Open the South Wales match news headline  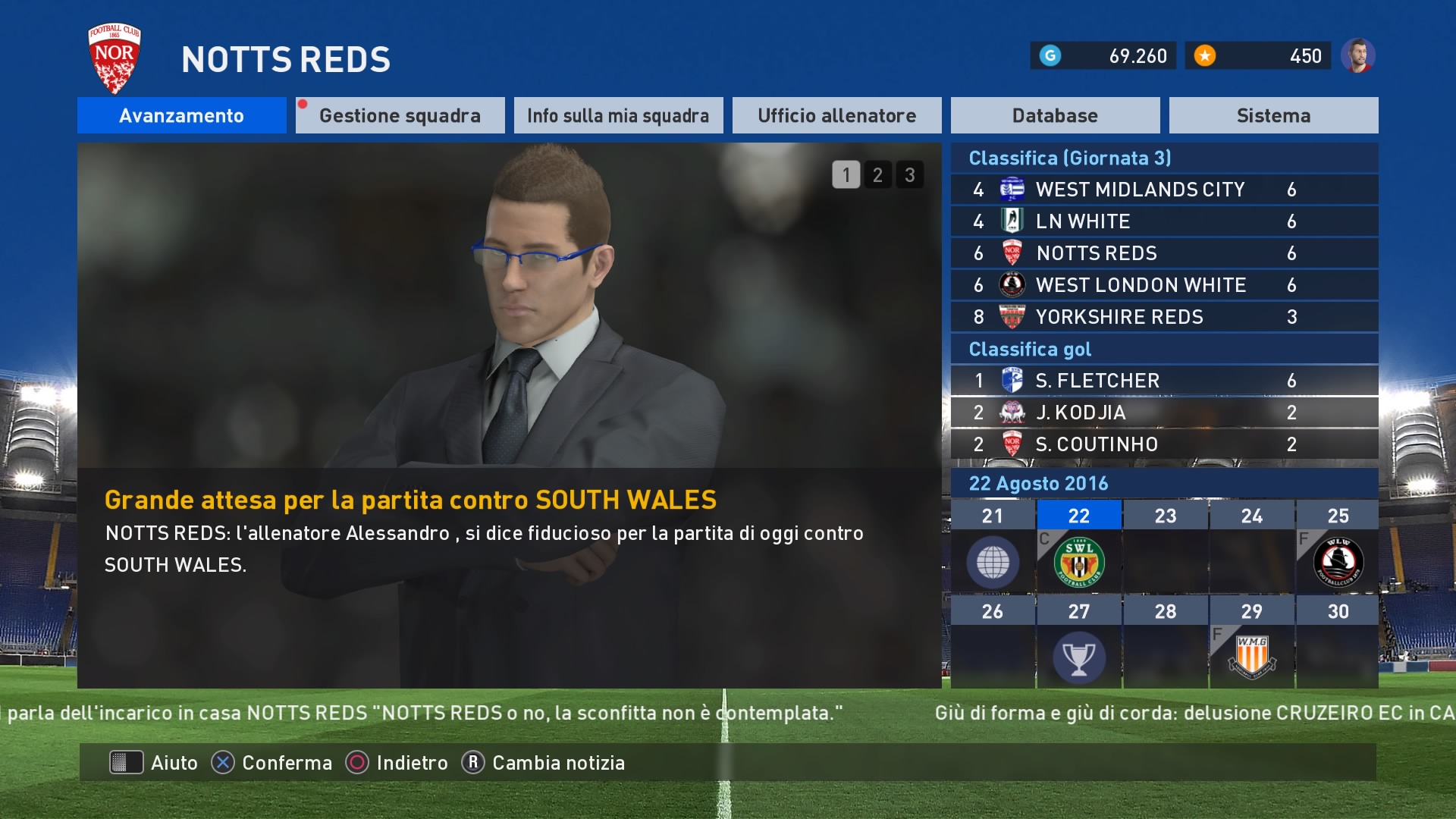[410, 500]
